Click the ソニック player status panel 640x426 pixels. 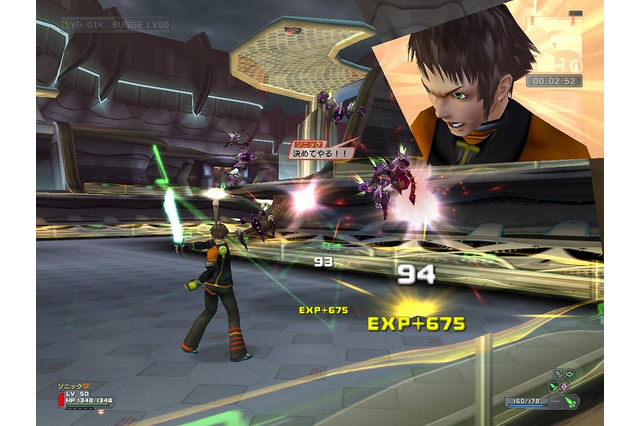click(x=86, y=396)
